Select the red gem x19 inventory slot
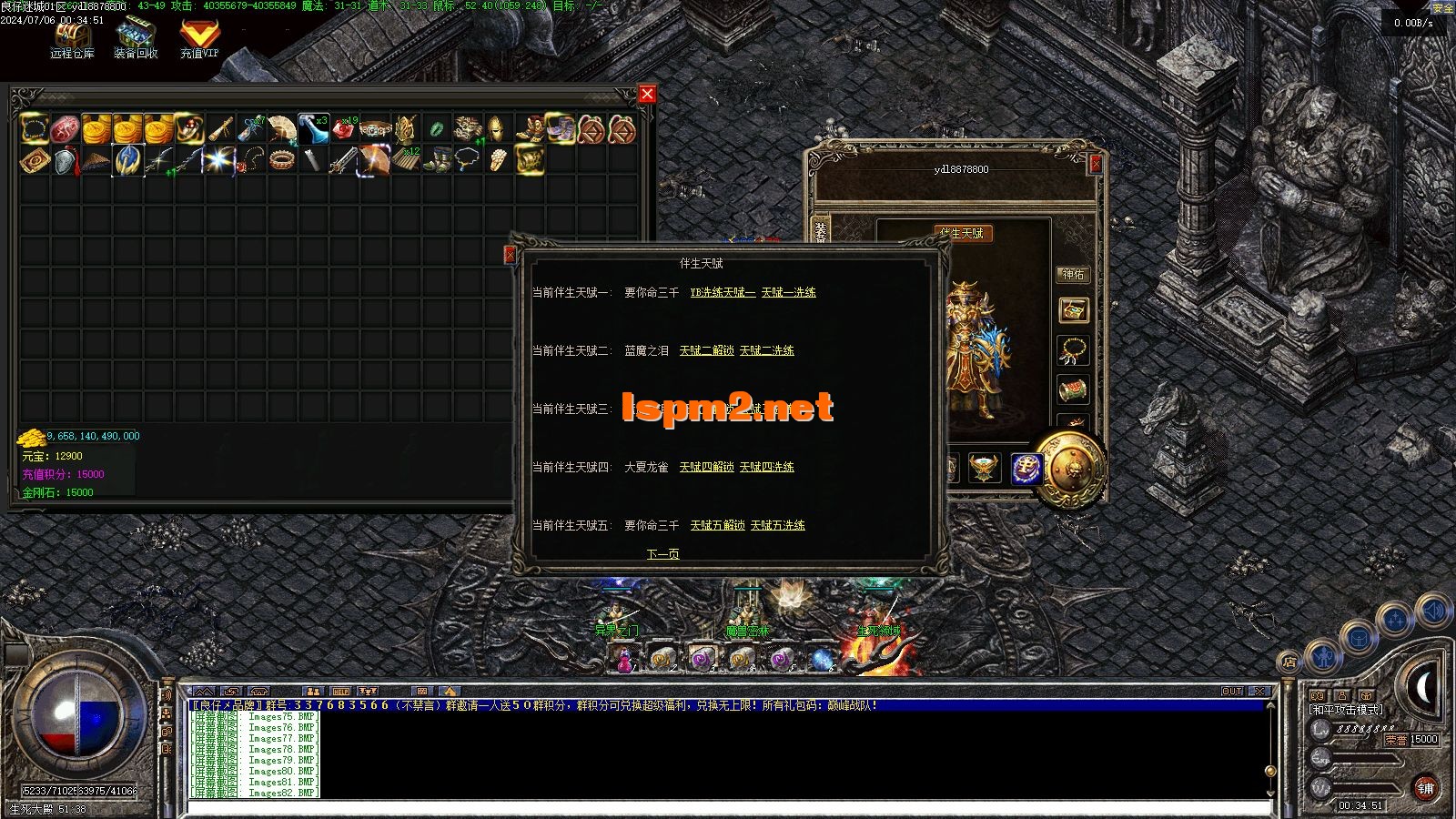 tap(344, 129)
